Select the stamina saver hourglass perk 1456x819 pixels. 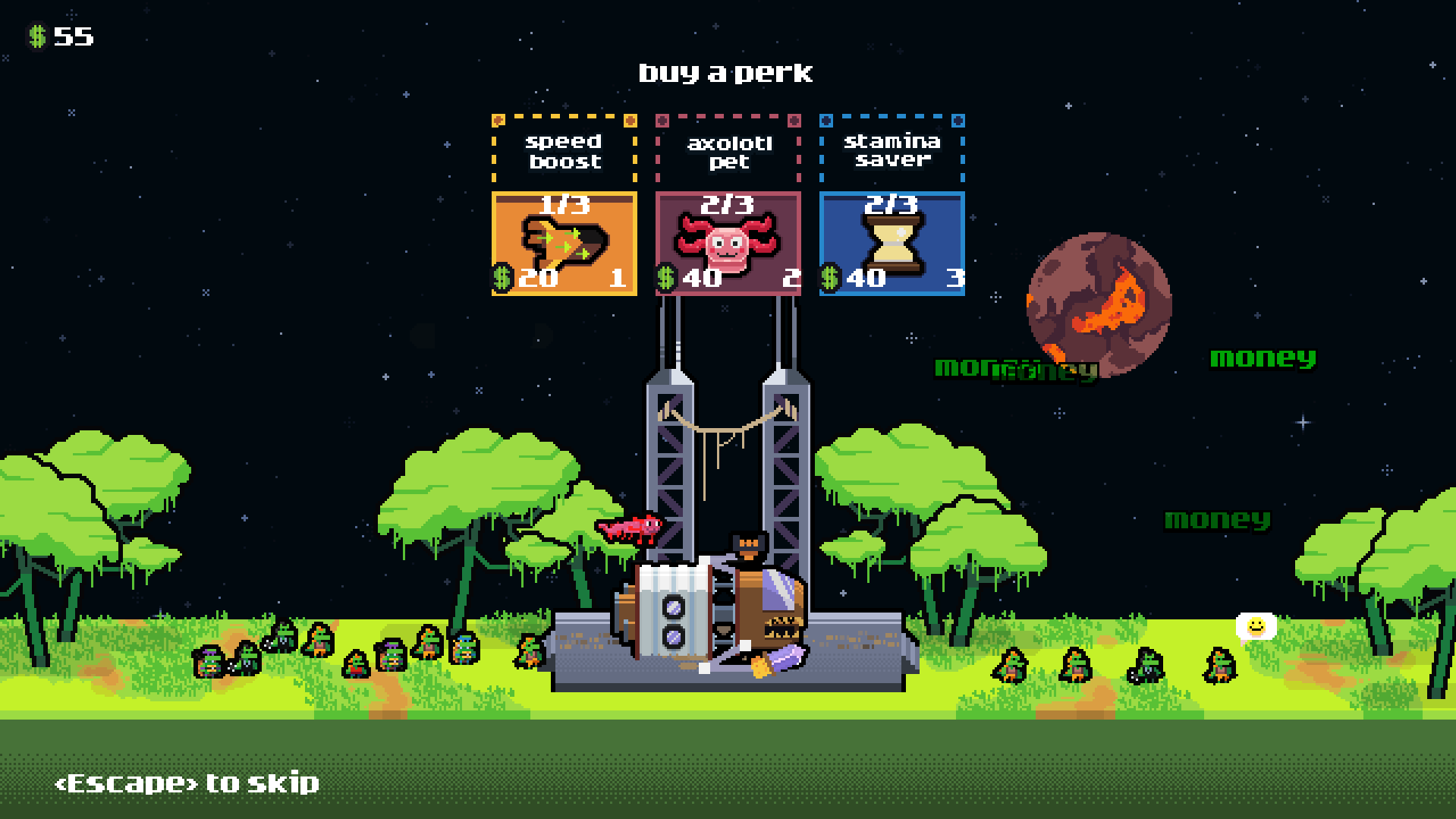tap(892, 243)
